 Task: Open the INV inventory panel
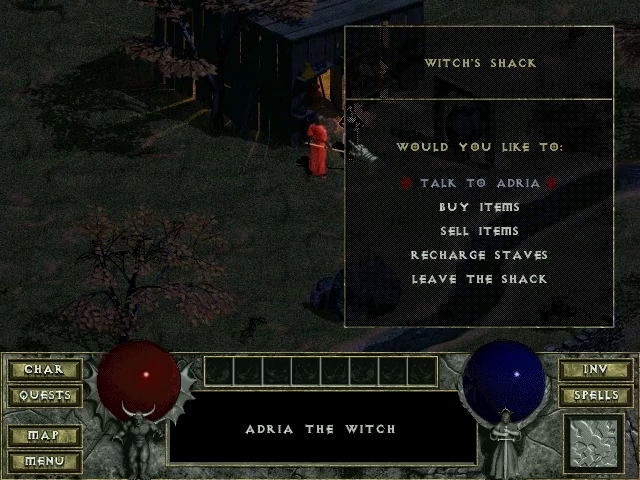(595, 369)
